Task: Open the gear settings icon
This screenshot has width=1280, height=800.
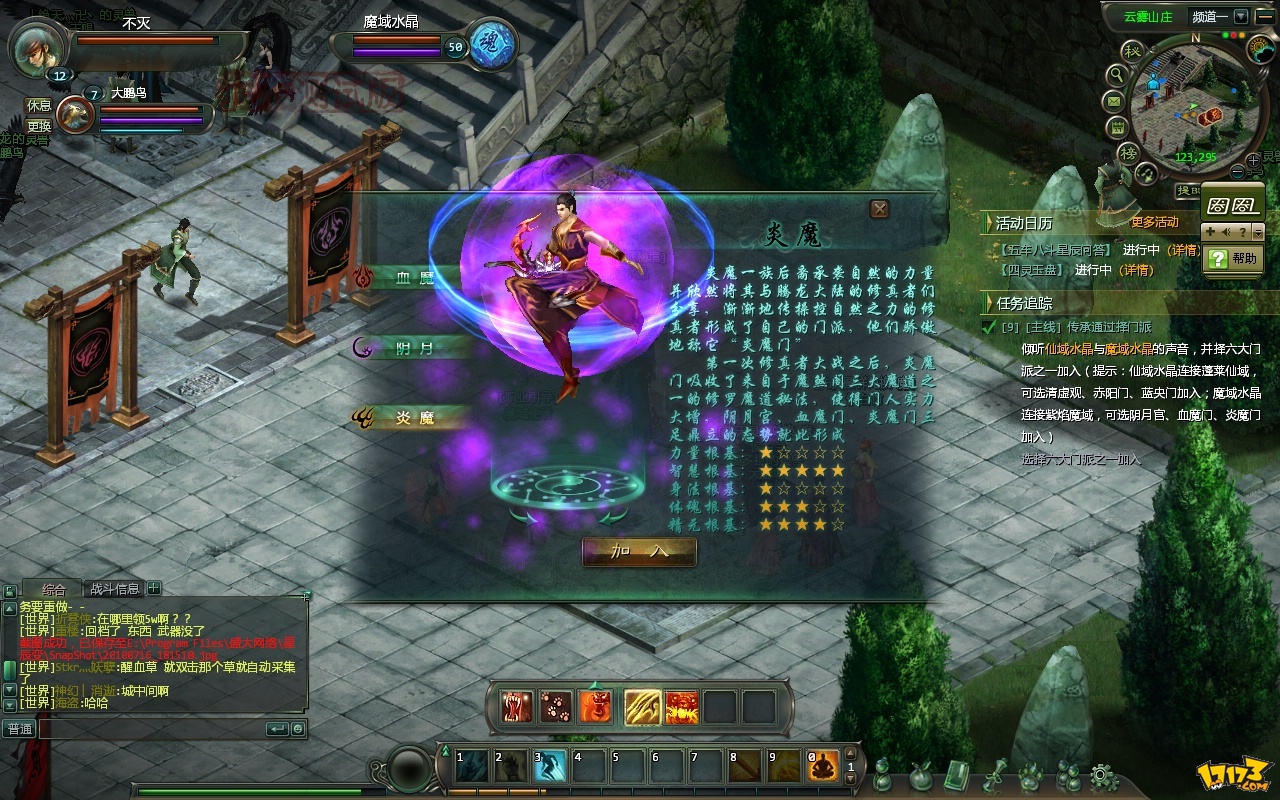Action: pos(1103,775)
